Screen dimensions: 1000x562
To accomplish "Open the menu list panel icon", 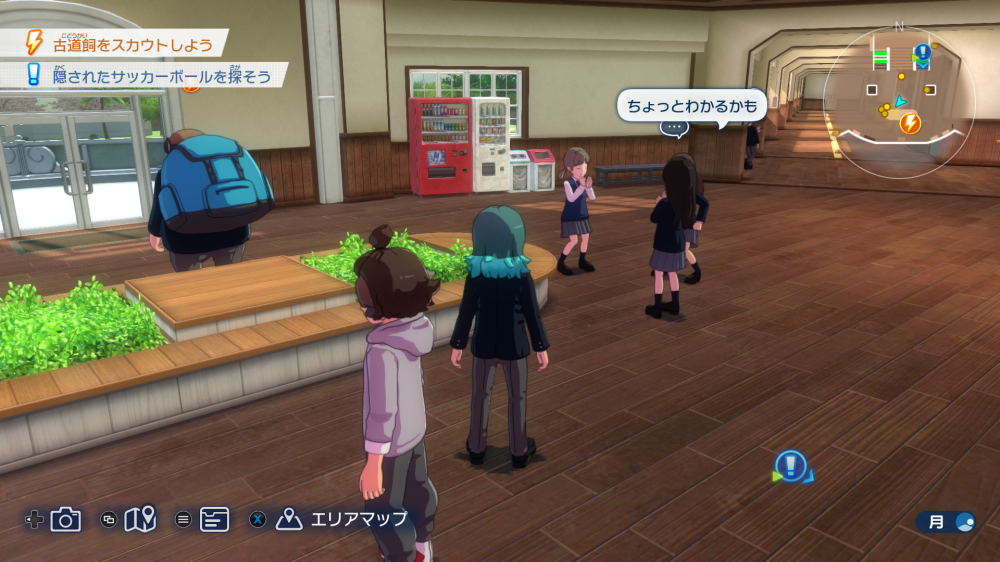I will coord(214,519).
